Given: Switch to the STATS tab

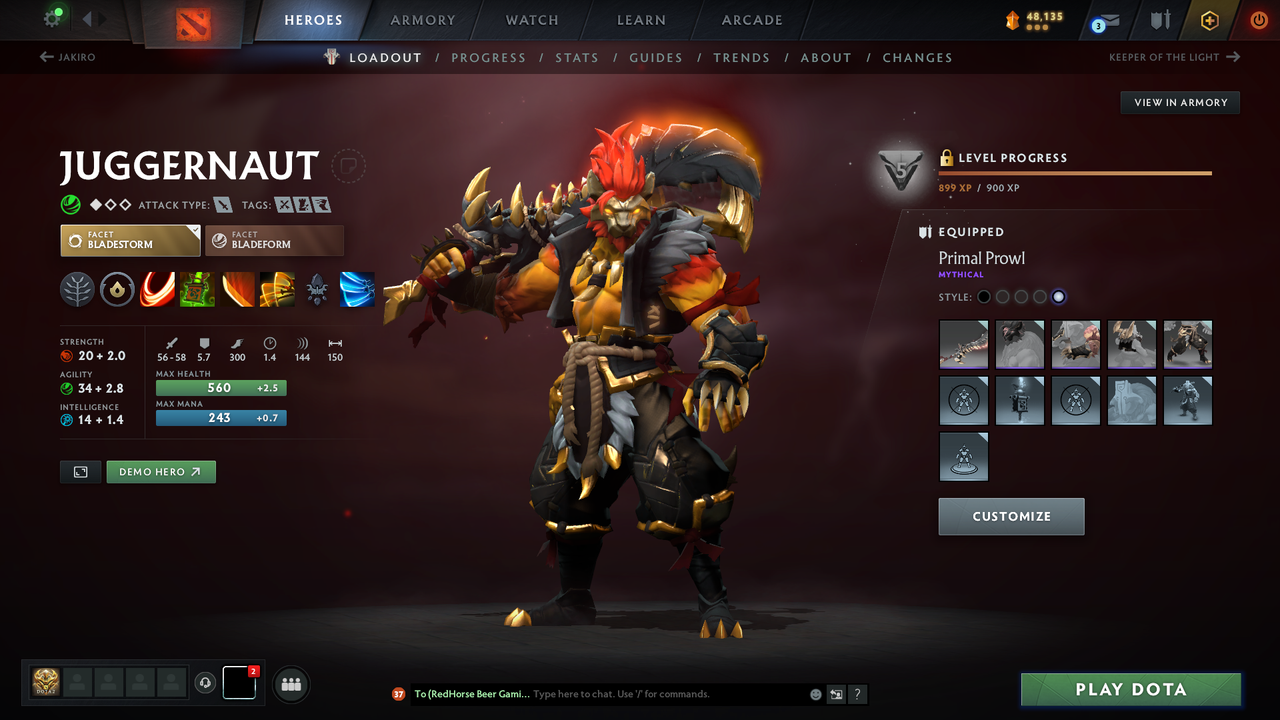Looking at the screenshot, I should click(x=577, y=57).
